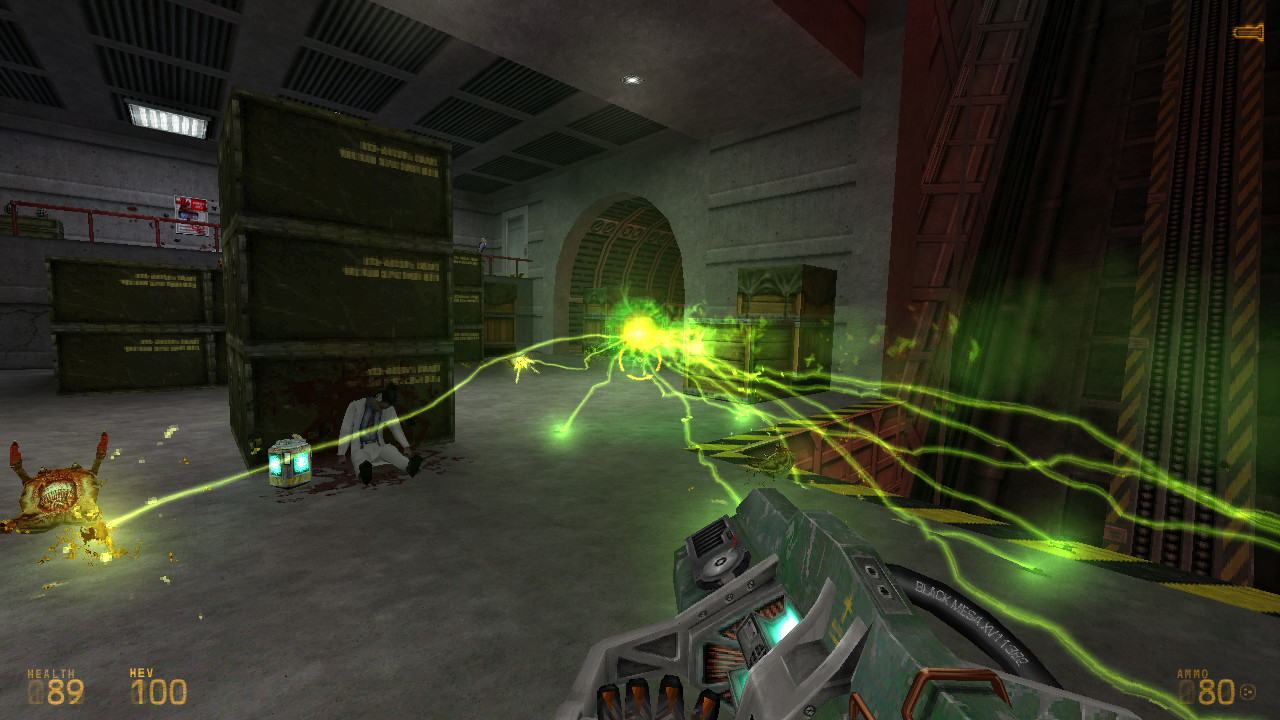1280x720 pixels.
Task: Click the glowing bullet pickup icon top right
Action: tap(1248, 30)
